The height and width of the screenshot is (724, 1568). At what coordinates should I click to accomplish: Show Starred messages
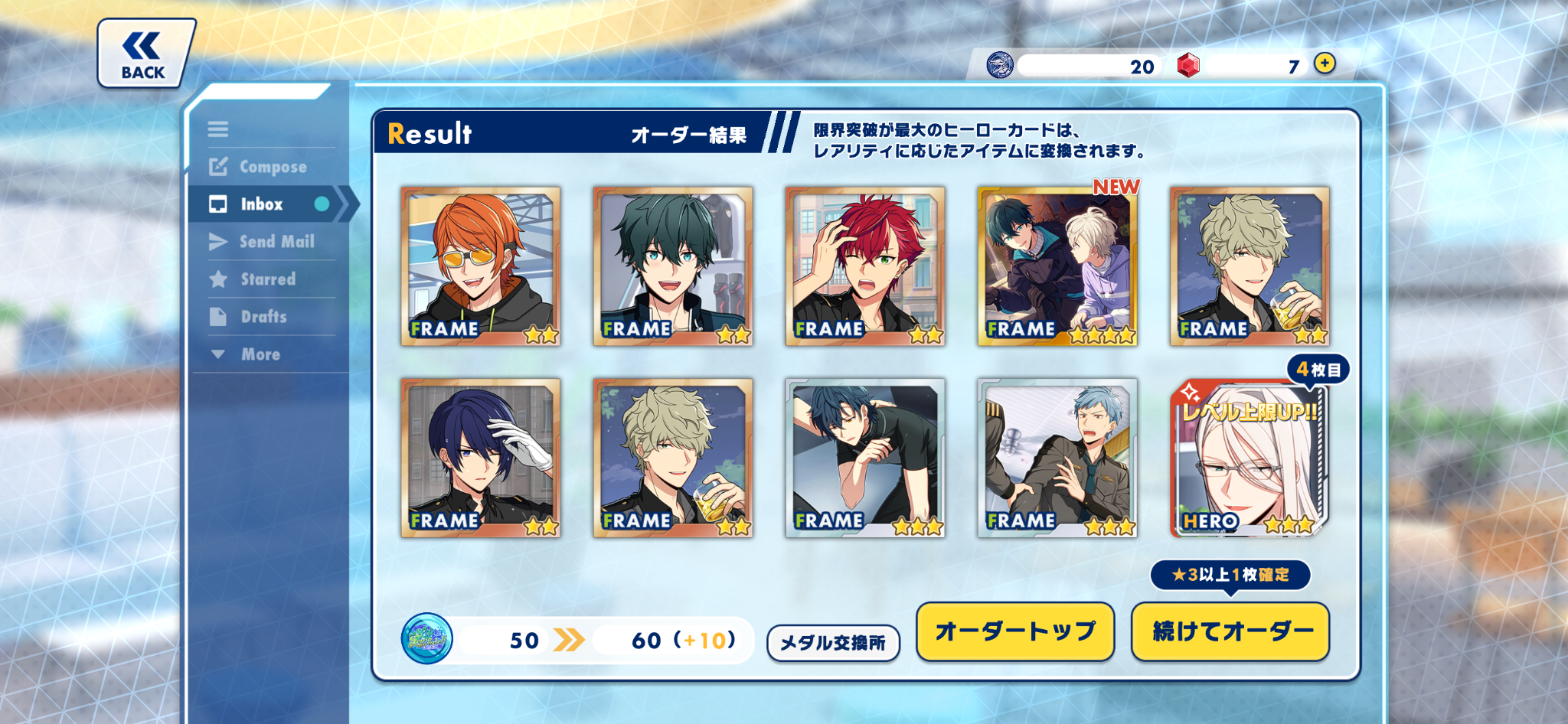point(267,279)
